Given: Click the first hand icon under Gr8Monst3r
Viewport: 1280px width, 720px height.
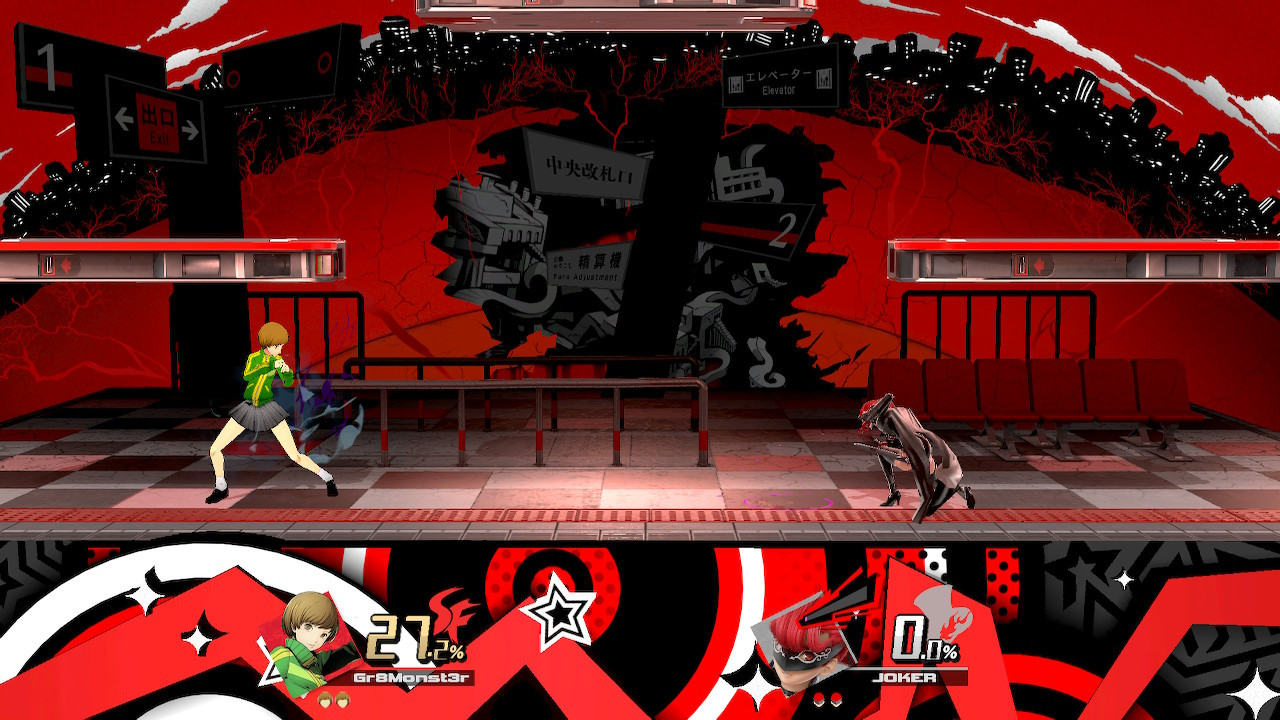Looking at the screenshot, I should coord(324,700).
